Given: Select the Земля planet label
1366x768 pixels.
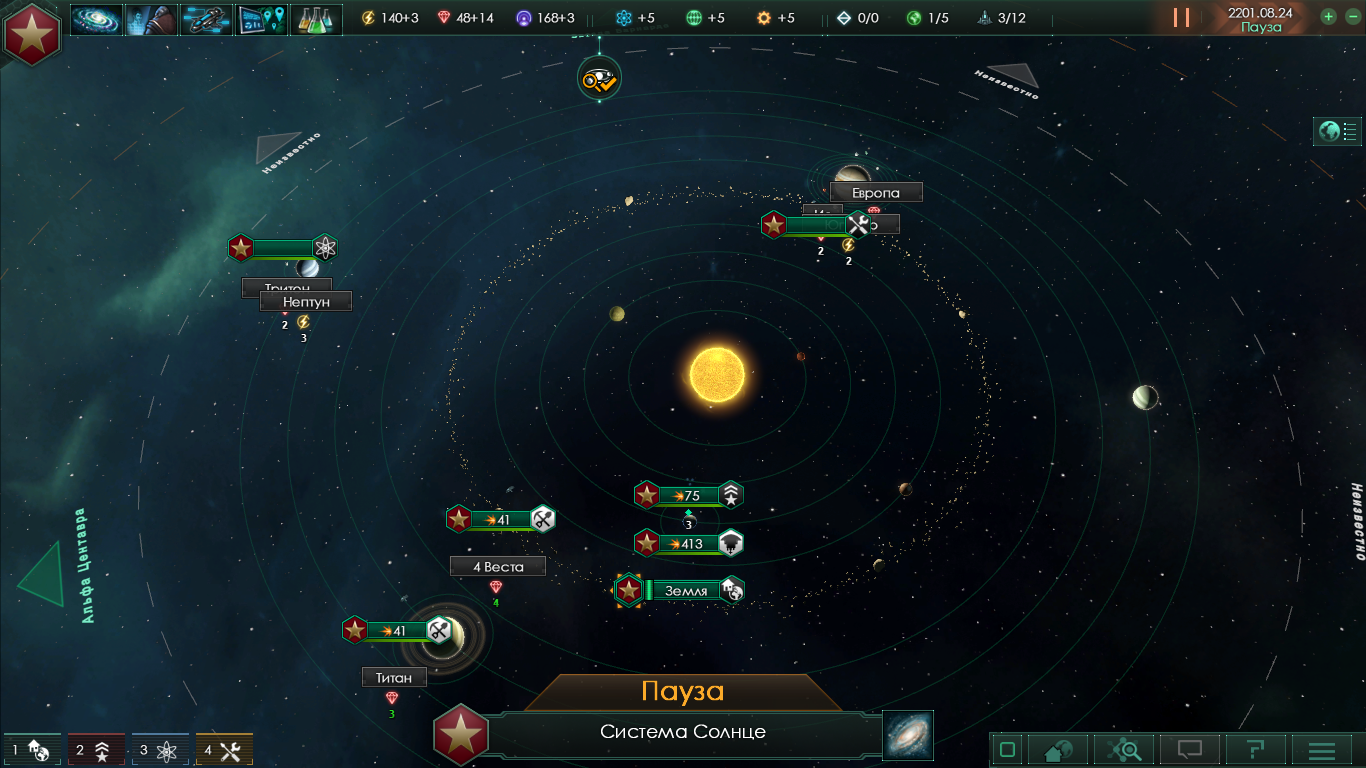Looking at the screenshot, I should click(685, 591).
